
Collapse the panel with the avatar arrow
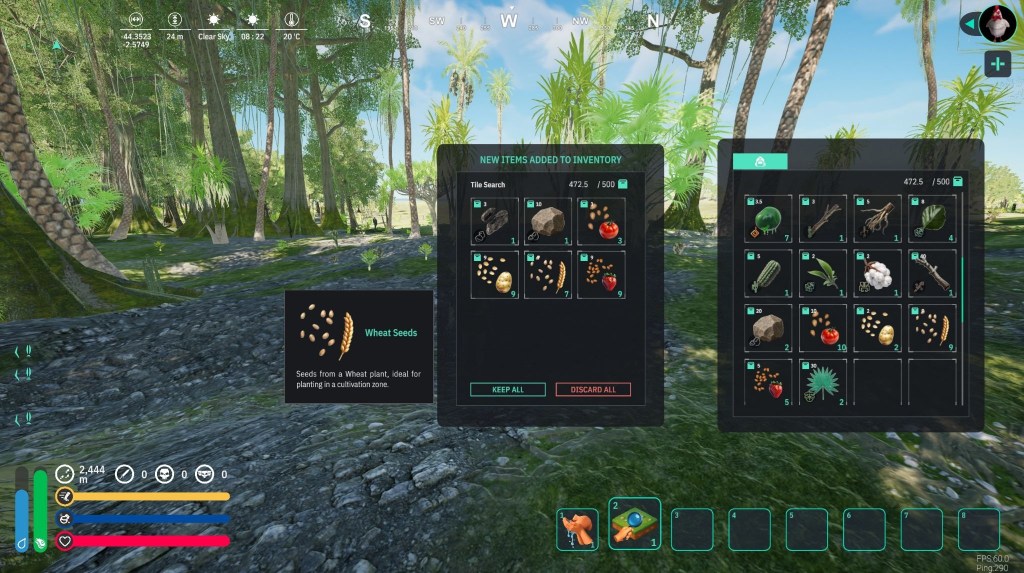click(x=967, y=22)
